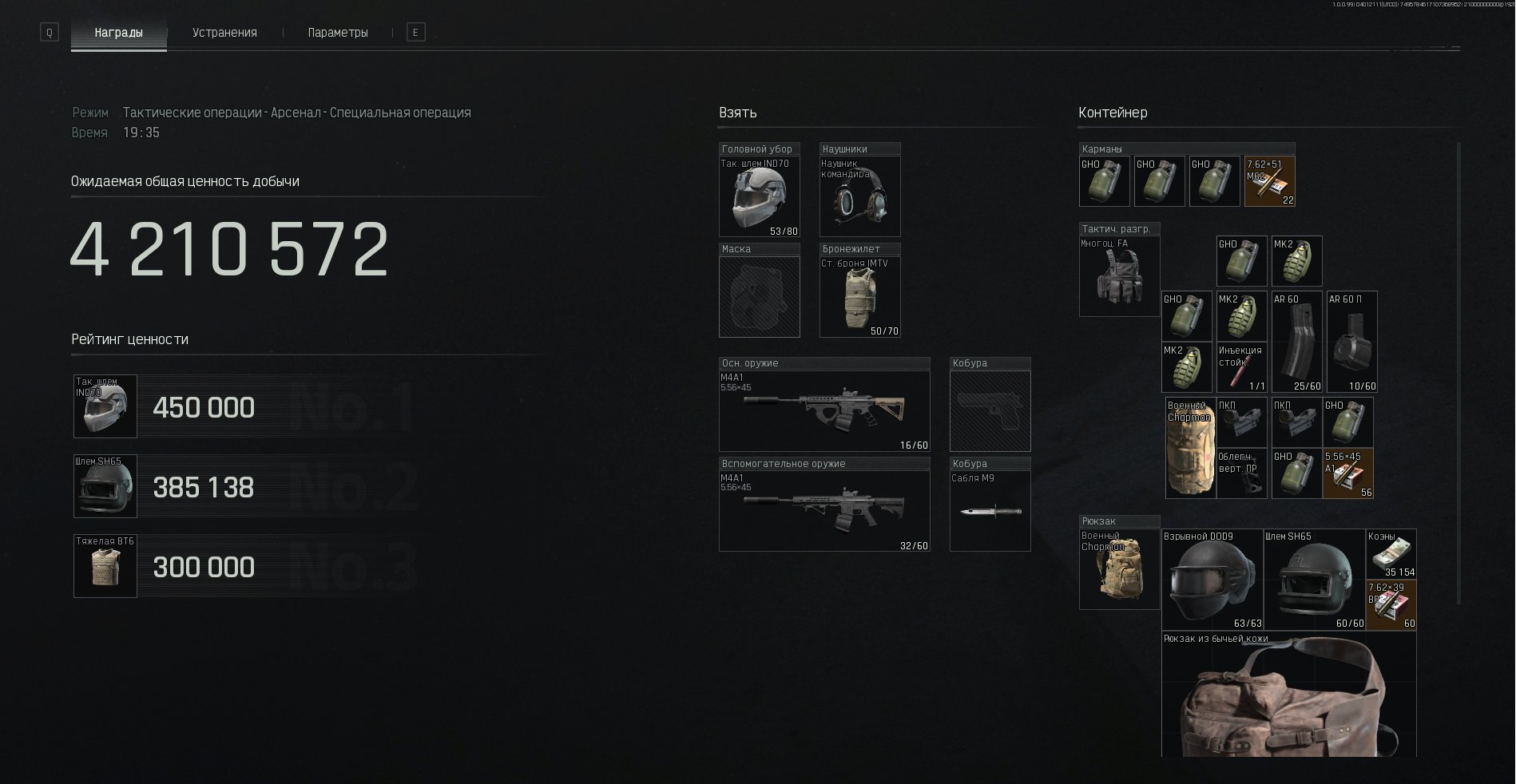
Task: Select the IMTV body armor slot
Action: (x=859, y=297)
